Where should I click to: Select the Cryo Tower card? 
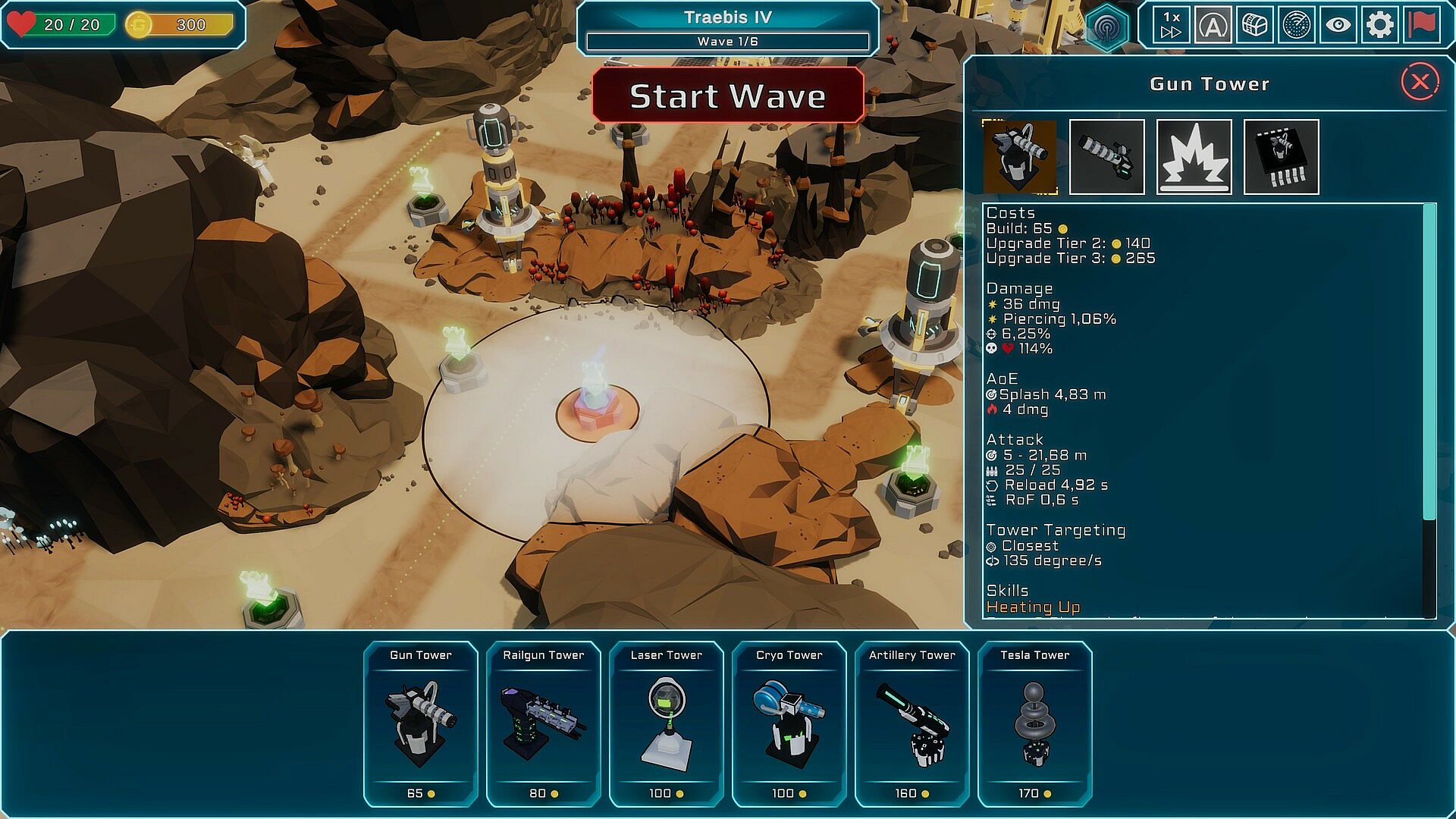click(x=789, y=724)
